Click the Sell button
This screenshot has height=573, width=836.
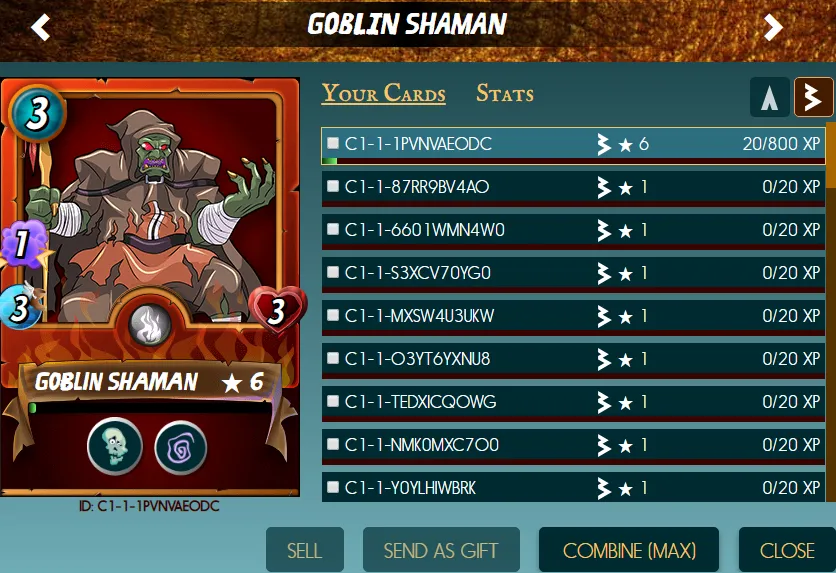pos(304,550)
